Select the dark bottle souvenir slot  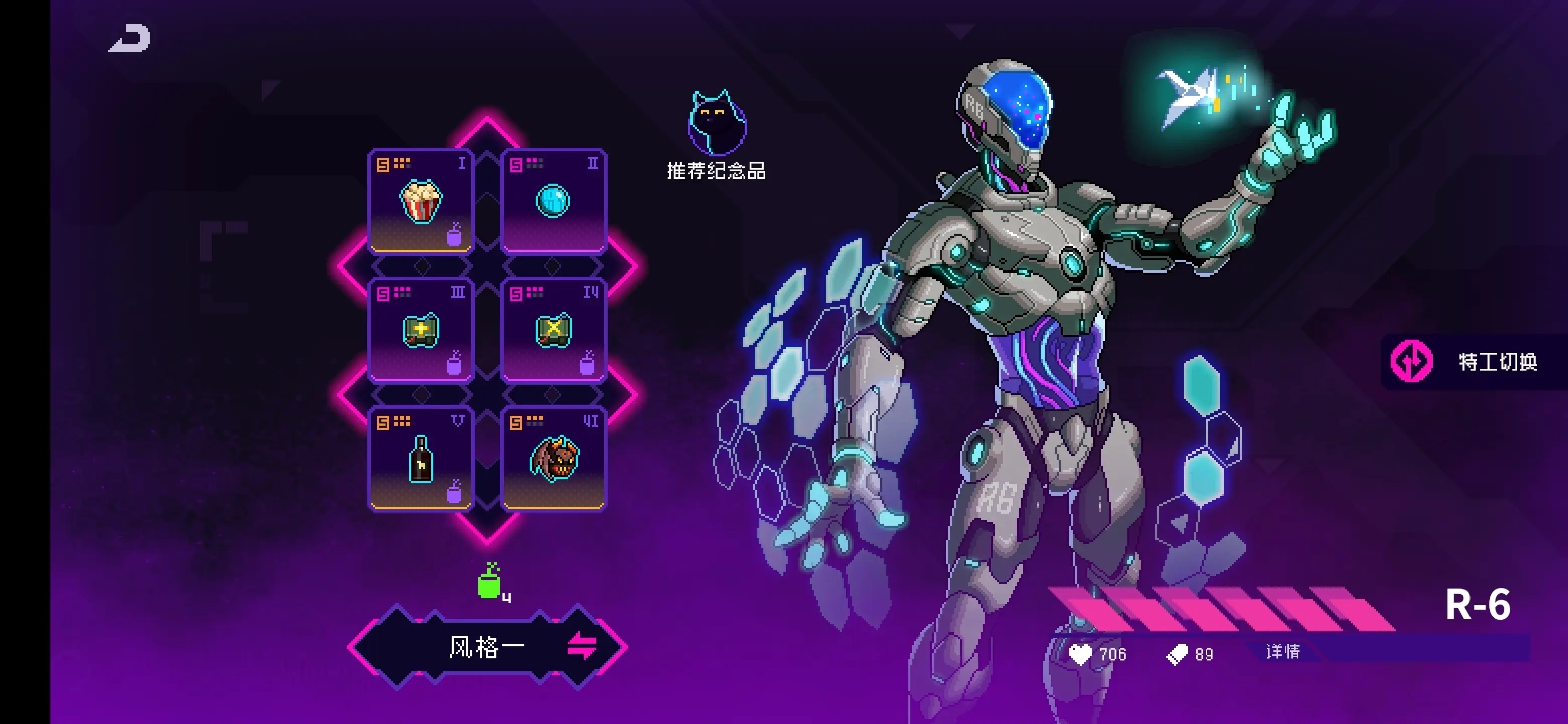(x=421, y=459)
